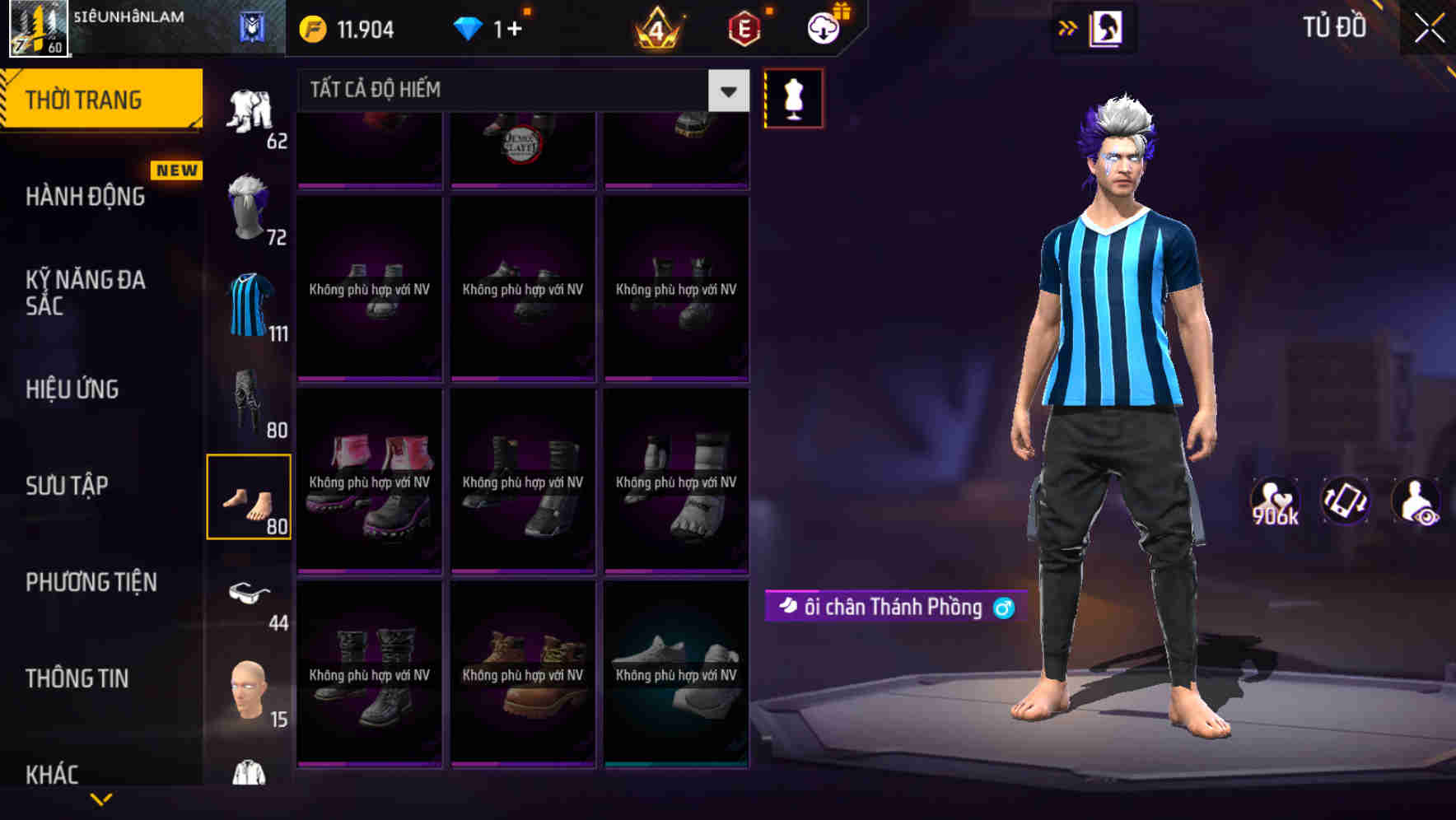This screenshot has width=1456, height=820.
Task: Click the double-chevron collapse arrows near top
Action: point(1068,26)
